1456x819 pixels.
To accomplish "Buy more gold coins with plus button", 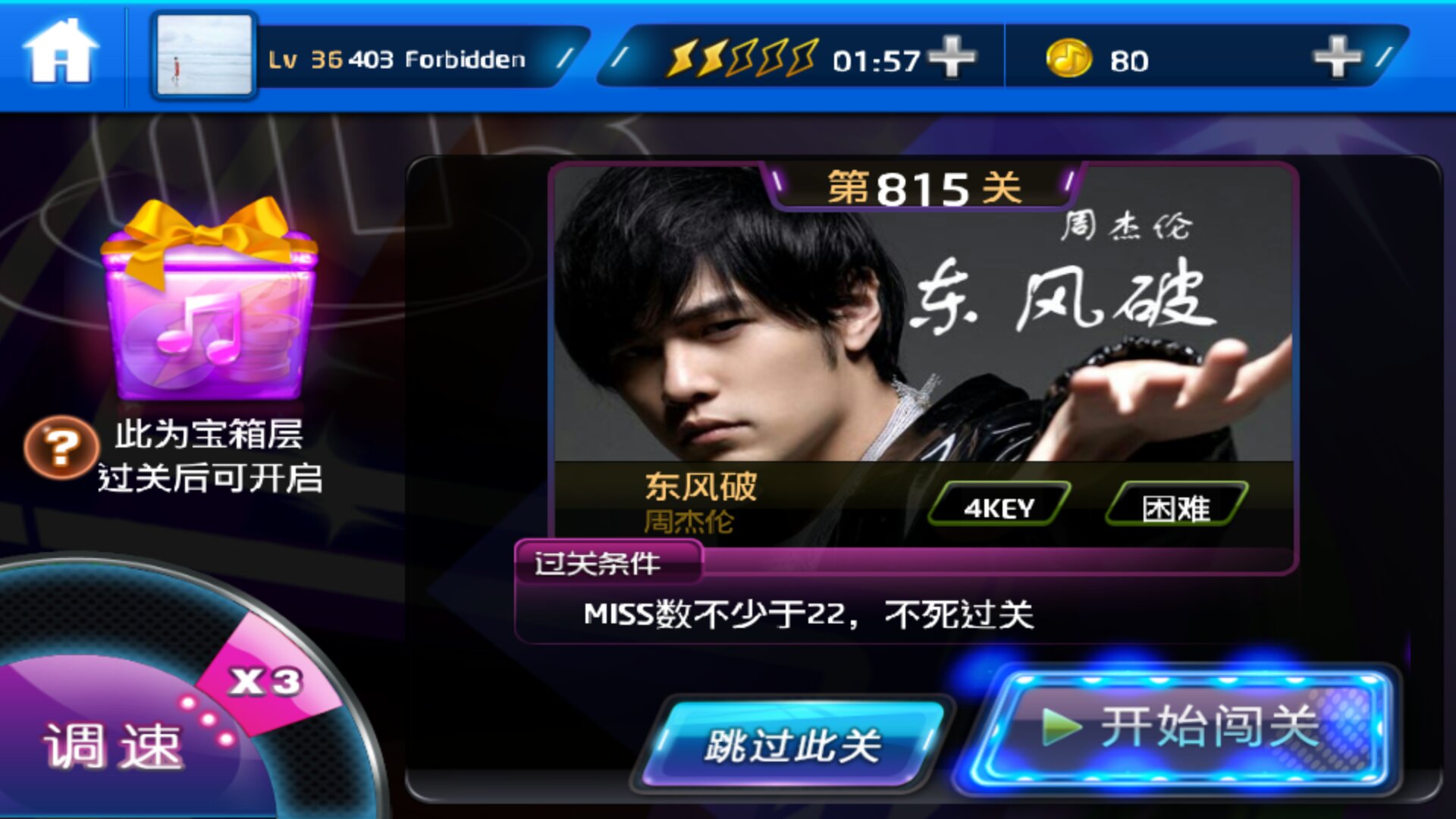I will pyautogui.click(x=1337, y=58).
